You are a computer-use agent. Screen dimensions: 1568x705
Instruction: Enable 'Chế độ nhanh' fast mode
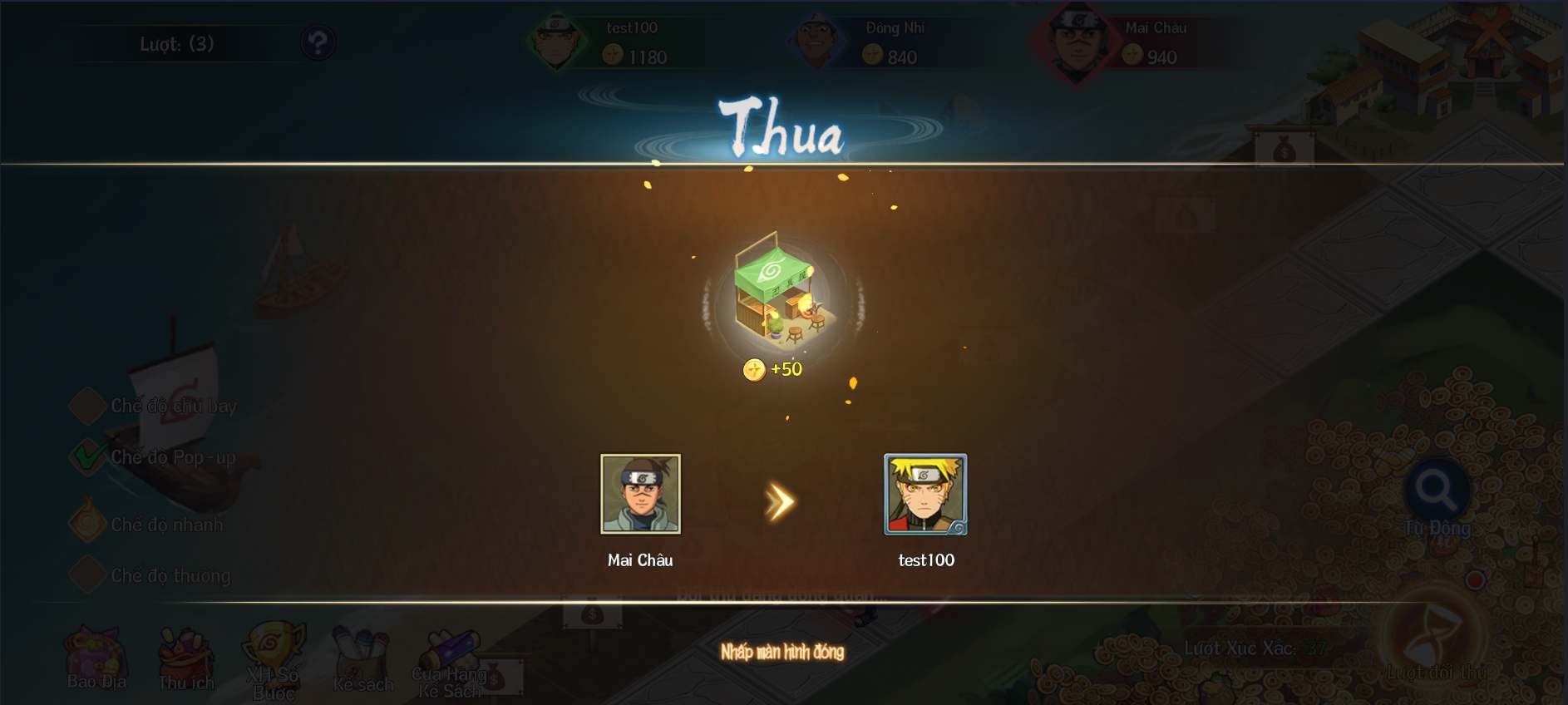tap(86, 524)
